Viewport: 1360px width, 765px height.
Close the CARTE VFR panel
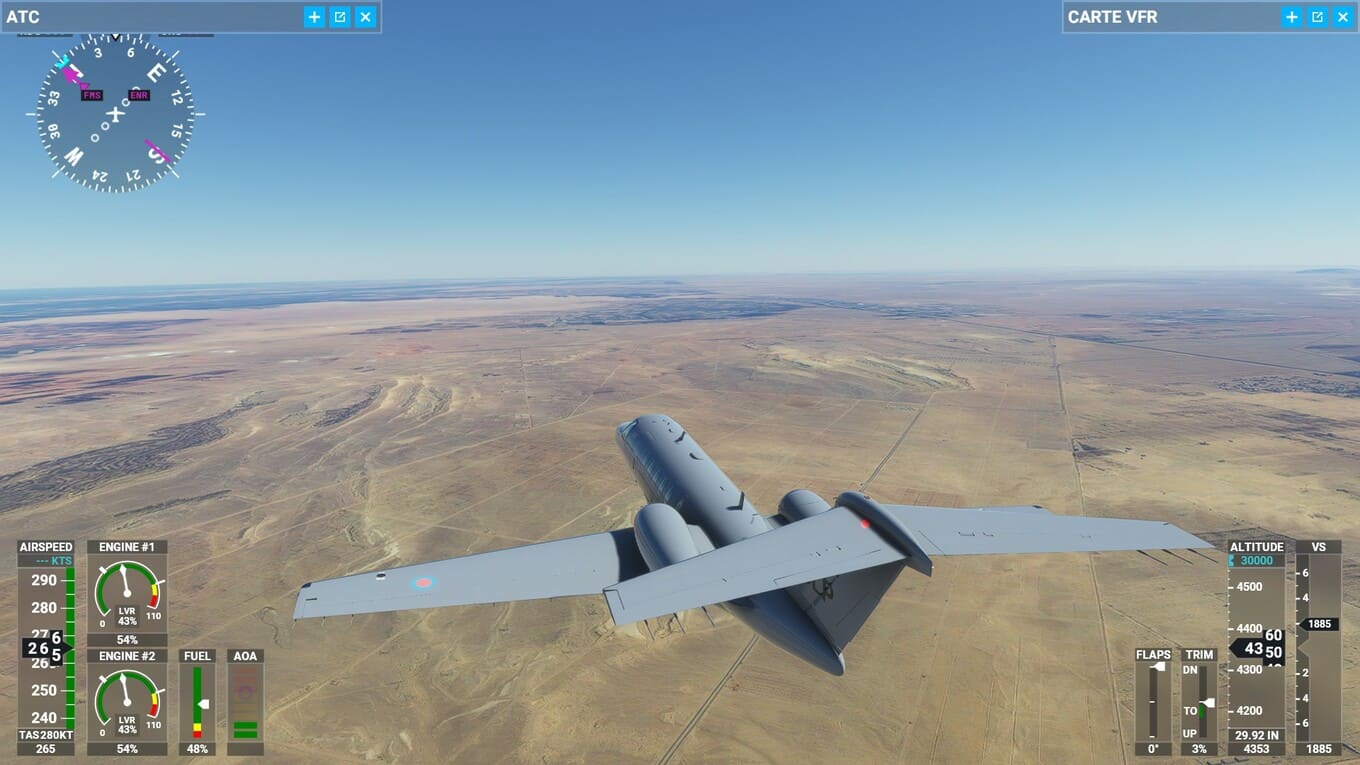click(x=1343, y=17)
